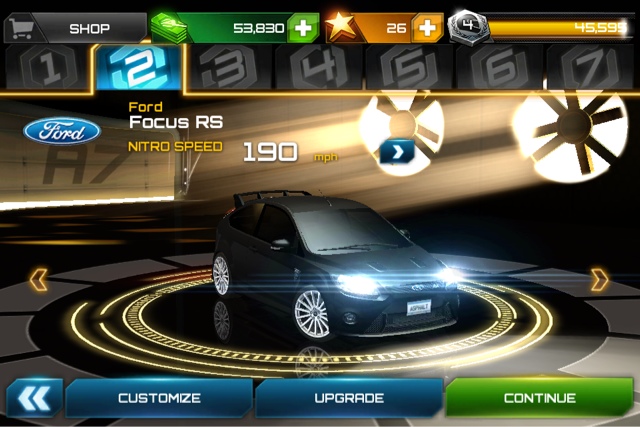Open the Shop
The width and height of the screenshot is (640, 427).
tap(75, 28)
